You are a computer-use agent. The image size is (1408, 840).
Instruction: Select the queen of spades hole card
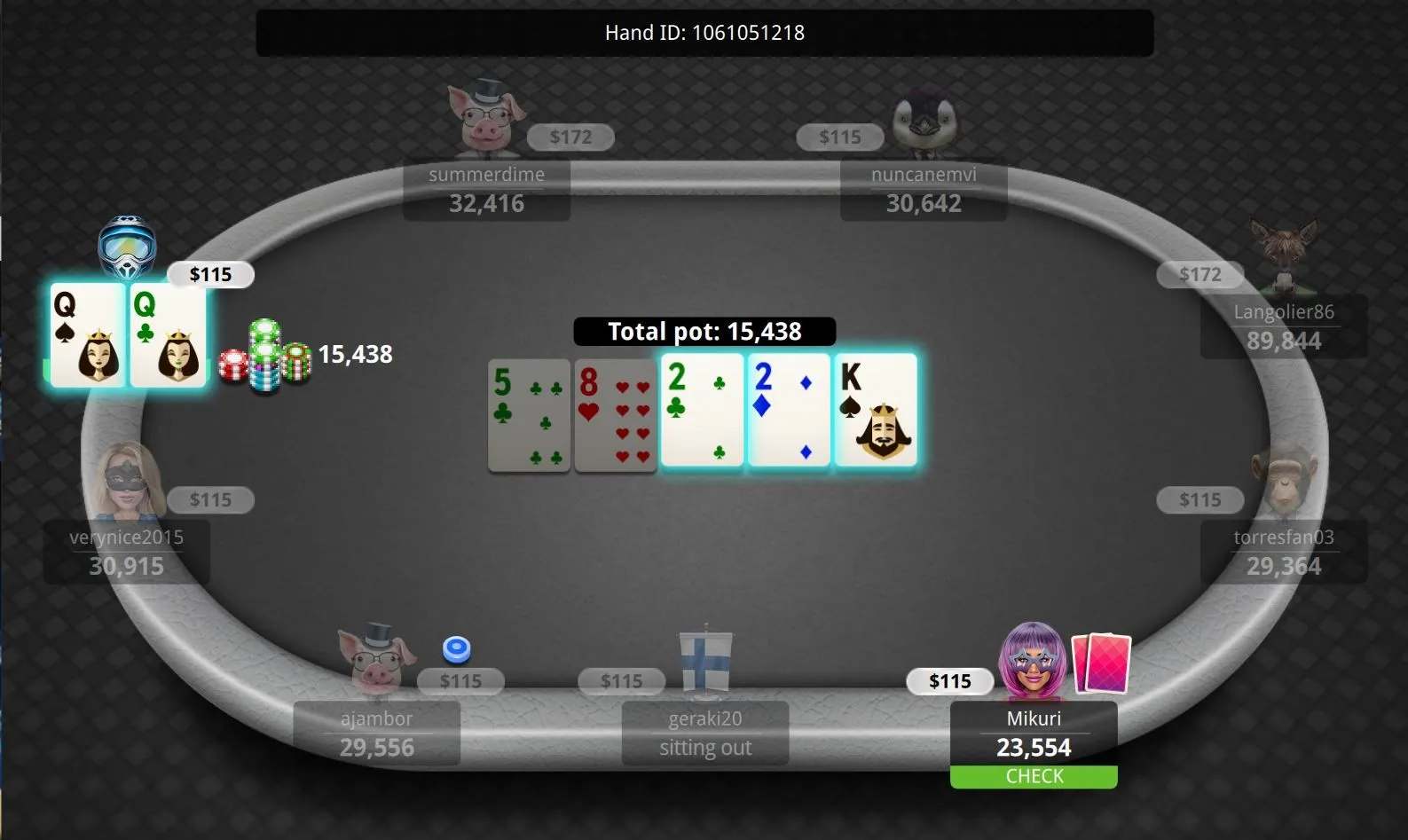87,335
